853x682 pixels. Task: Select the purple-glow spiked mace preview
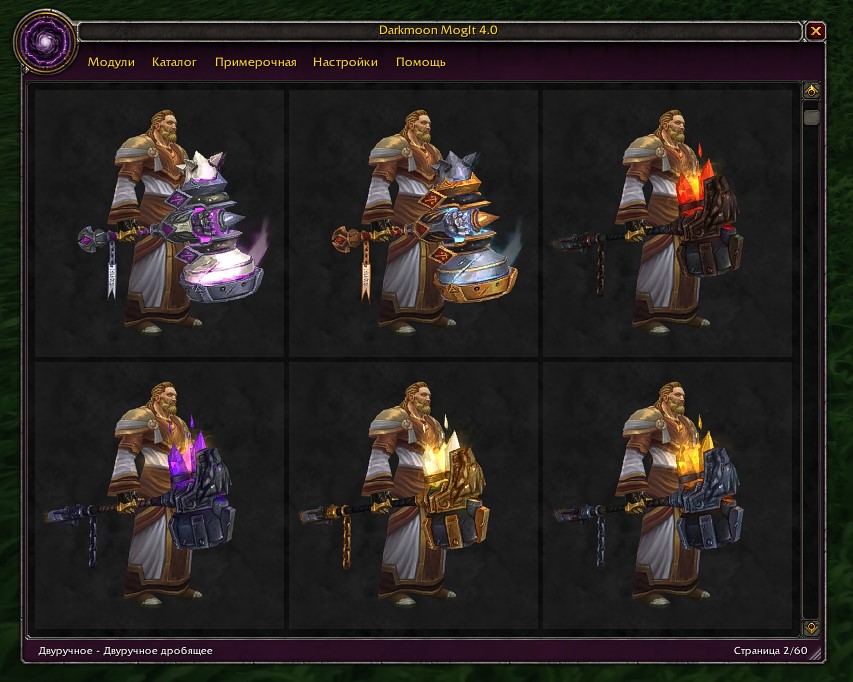click(160, 223)
